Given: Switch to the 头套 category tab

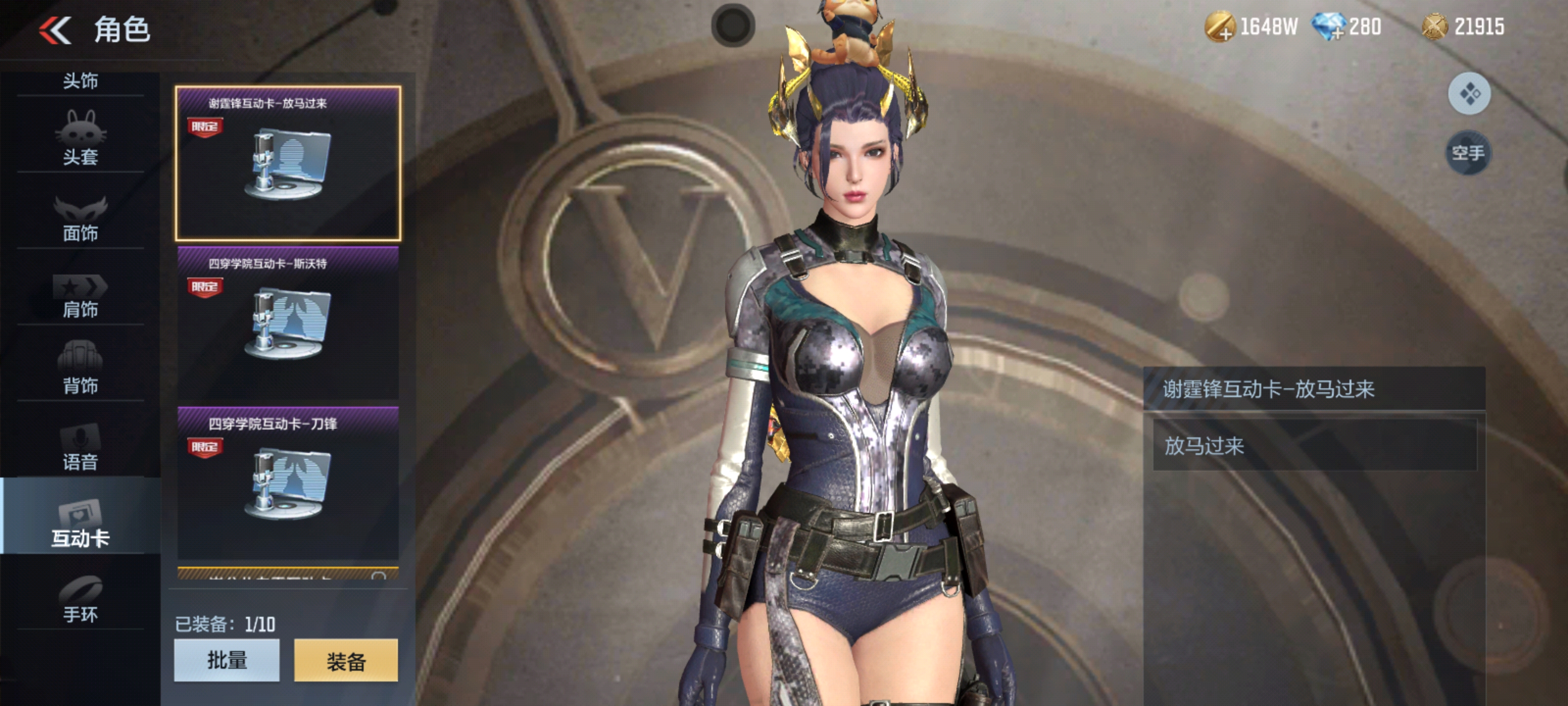Looking at the screenshot, I should point(80,140).
